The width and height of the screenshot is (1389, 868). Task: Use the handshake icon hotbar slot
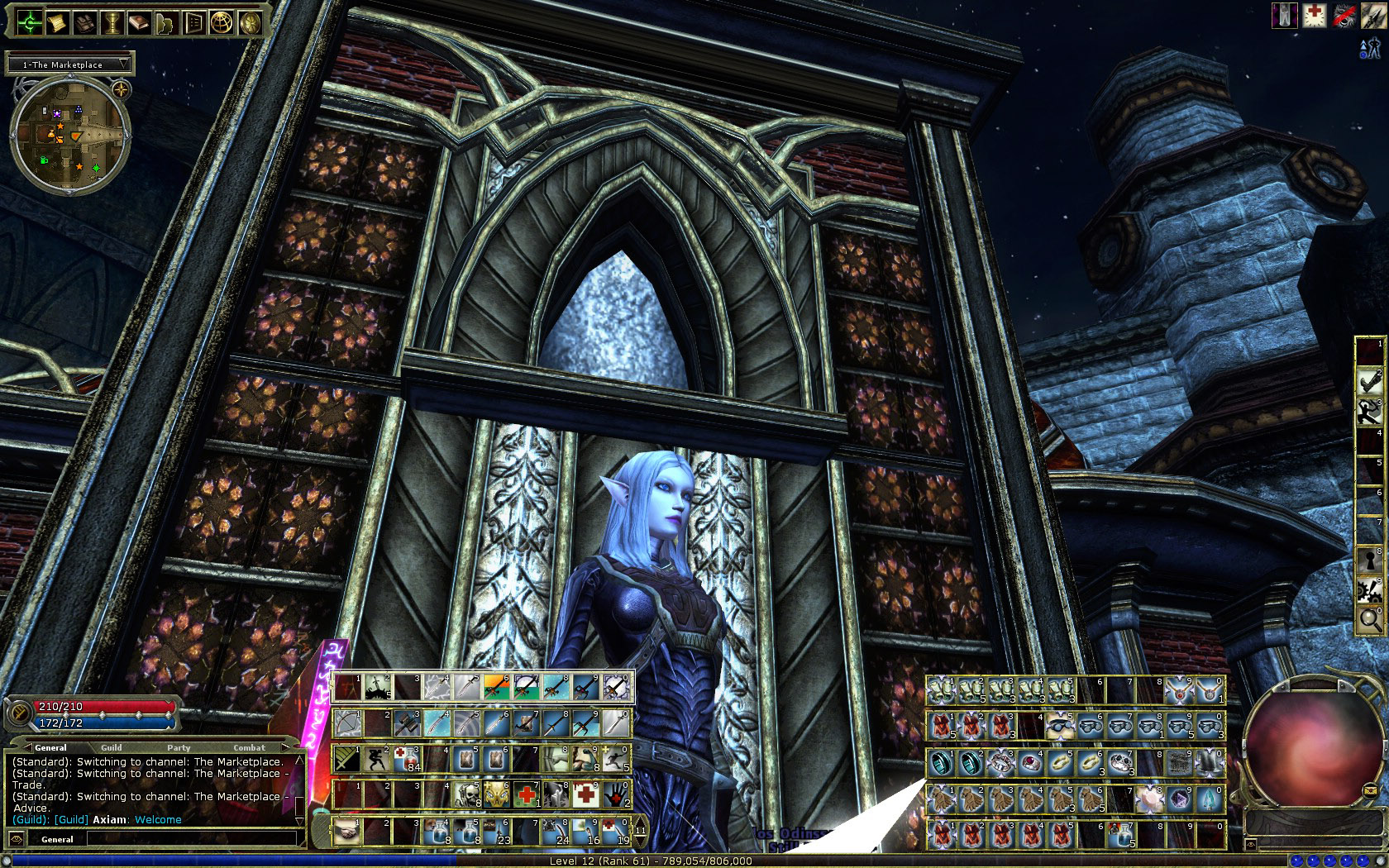point(347,832)
